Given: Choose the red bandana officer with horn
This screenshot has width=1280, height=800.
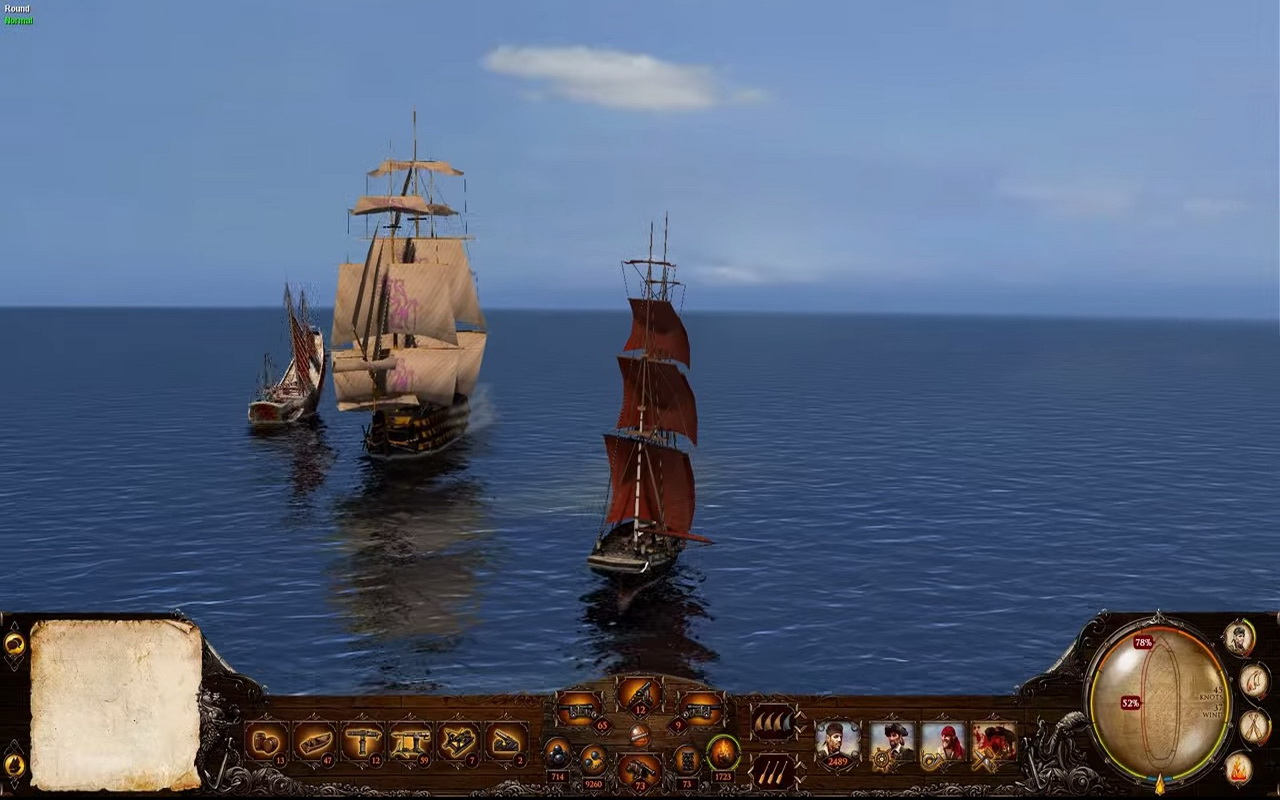Looking at the screenshot, I should pyautogui.click(x=943, y=744).
